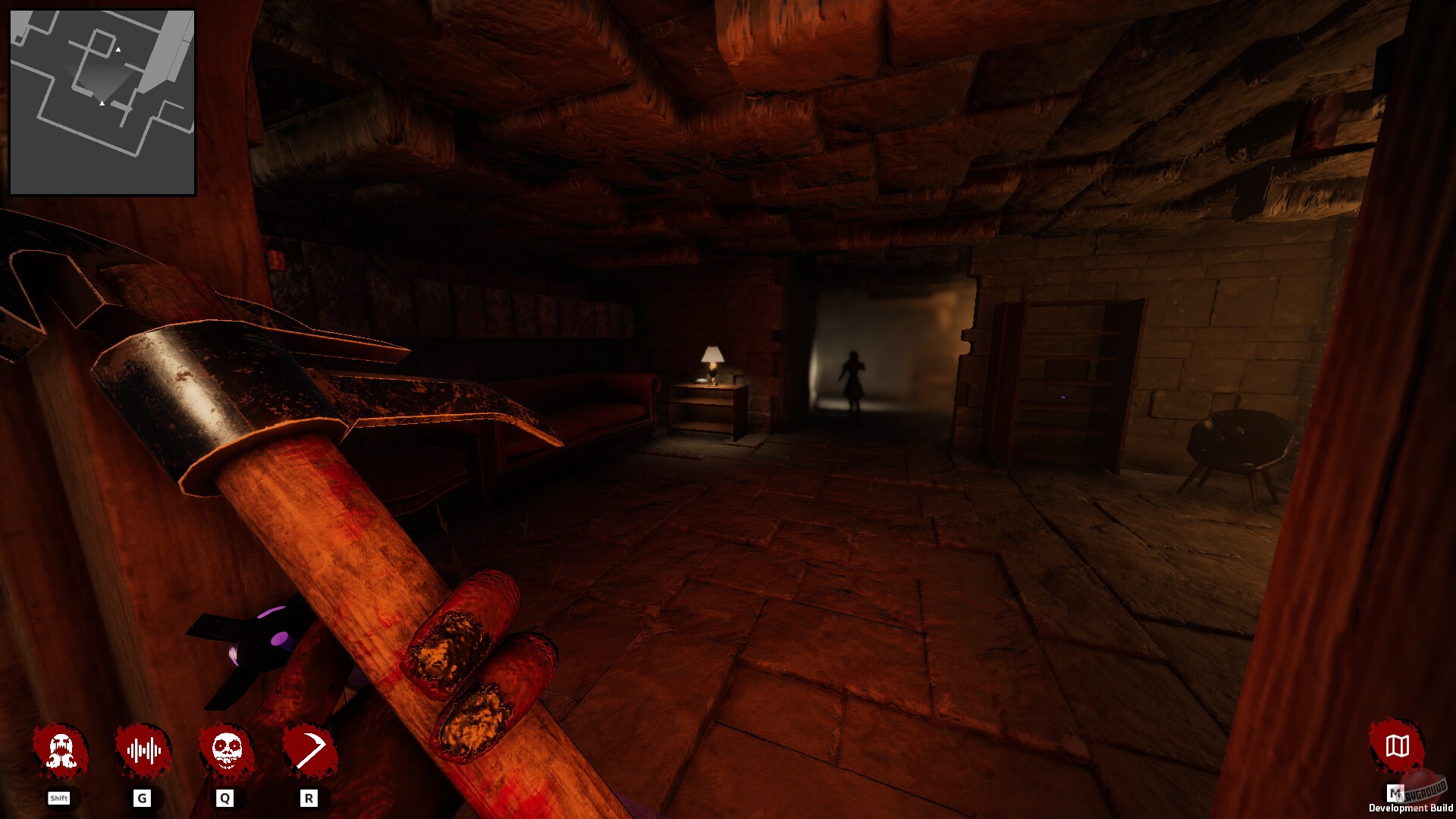Click the upper triangle marker inside the minimap
The height and width of the screenshot is (819, 1456).
click(118, 48)
